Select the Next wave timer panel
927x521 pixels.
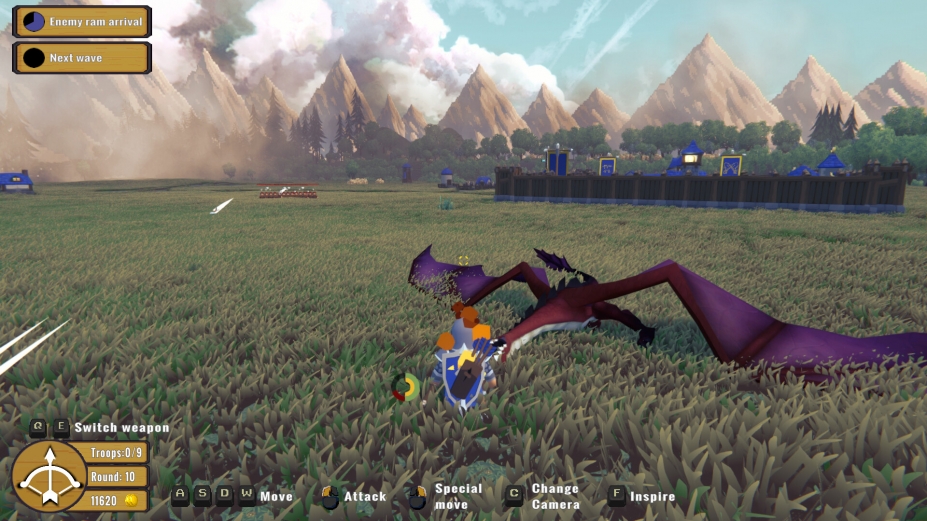pos(82,58)
